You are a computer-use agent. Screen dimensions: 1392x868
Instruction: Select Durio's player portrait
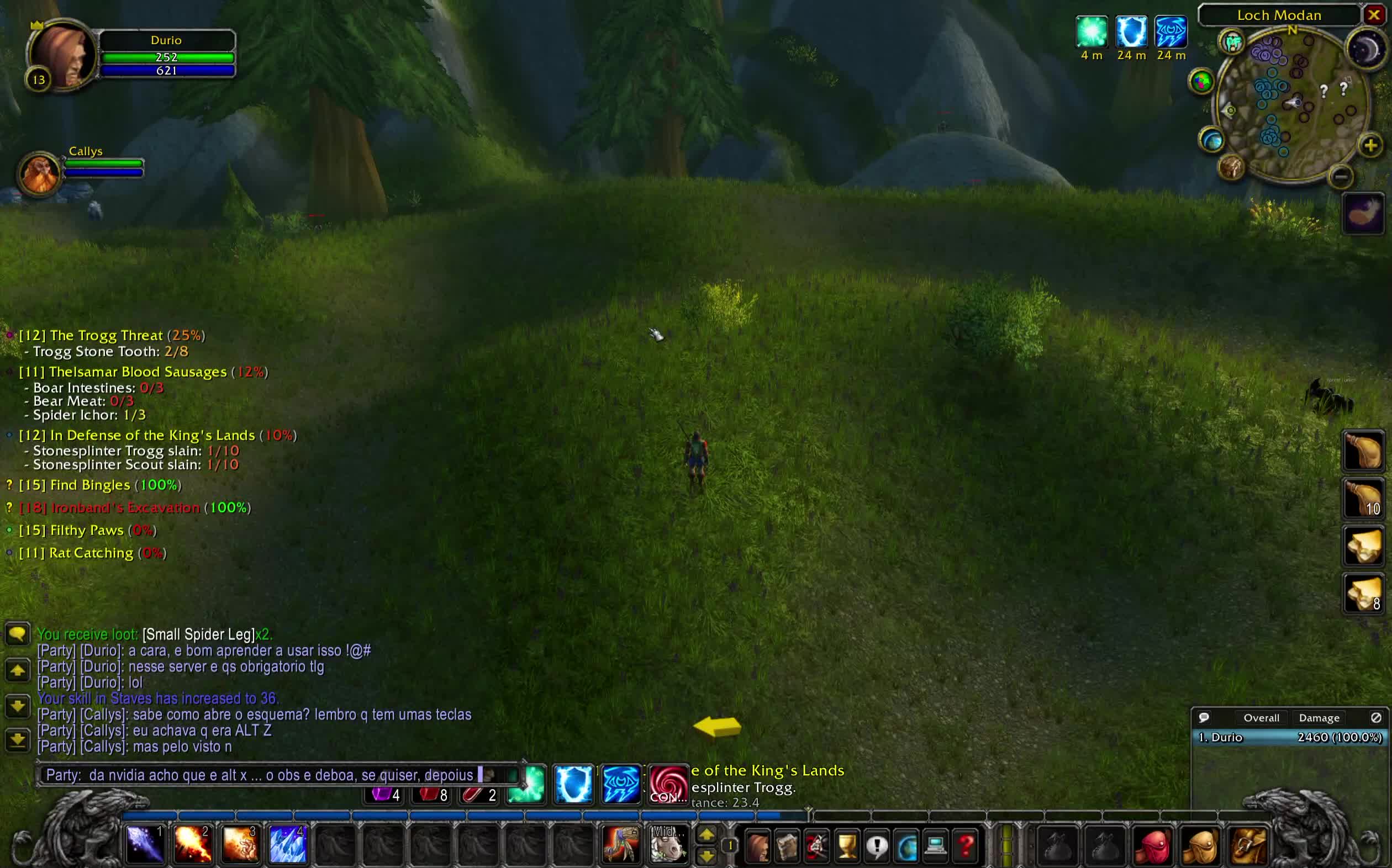pyautogui.click(x=62, y=55)
